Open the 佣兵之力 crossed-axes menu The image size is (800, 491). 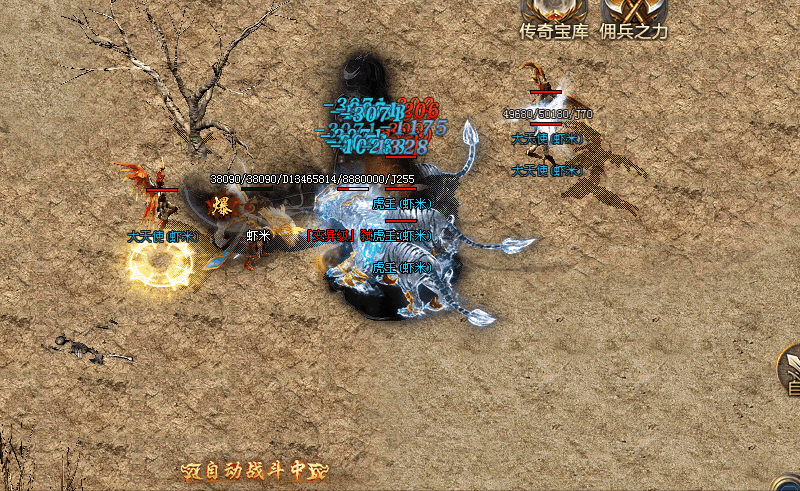[x=633, y=16]
